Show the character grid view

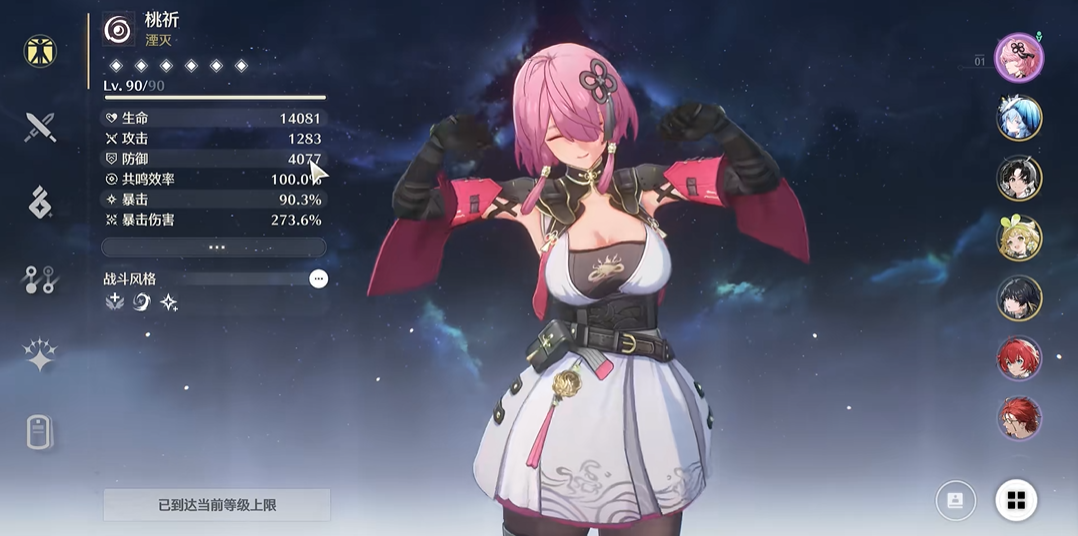[x=1016, y=500]
